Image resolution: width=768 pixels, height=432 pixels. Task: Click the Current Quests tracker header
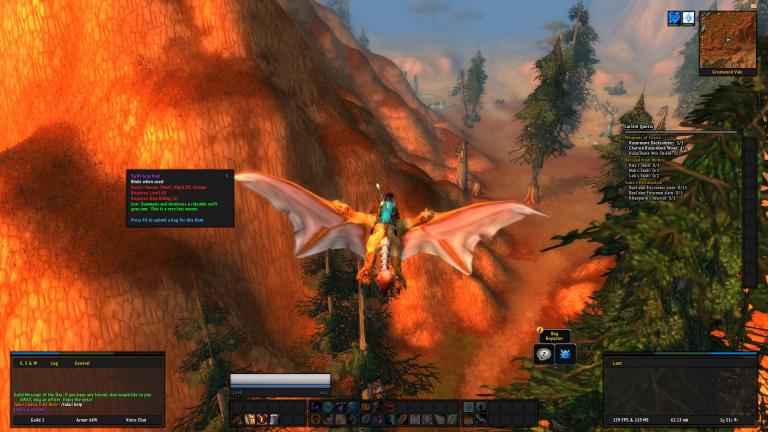pos(640,128)
